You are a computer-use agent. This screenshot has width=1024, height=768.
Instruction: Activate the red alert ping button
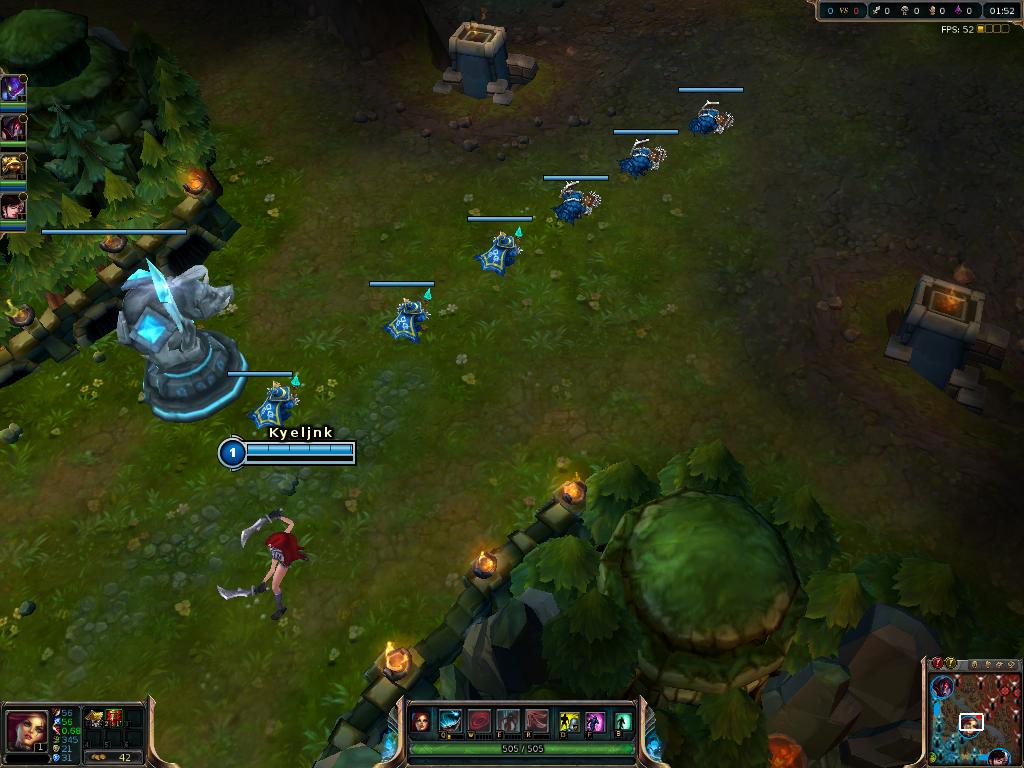click(x=937, y=663)
